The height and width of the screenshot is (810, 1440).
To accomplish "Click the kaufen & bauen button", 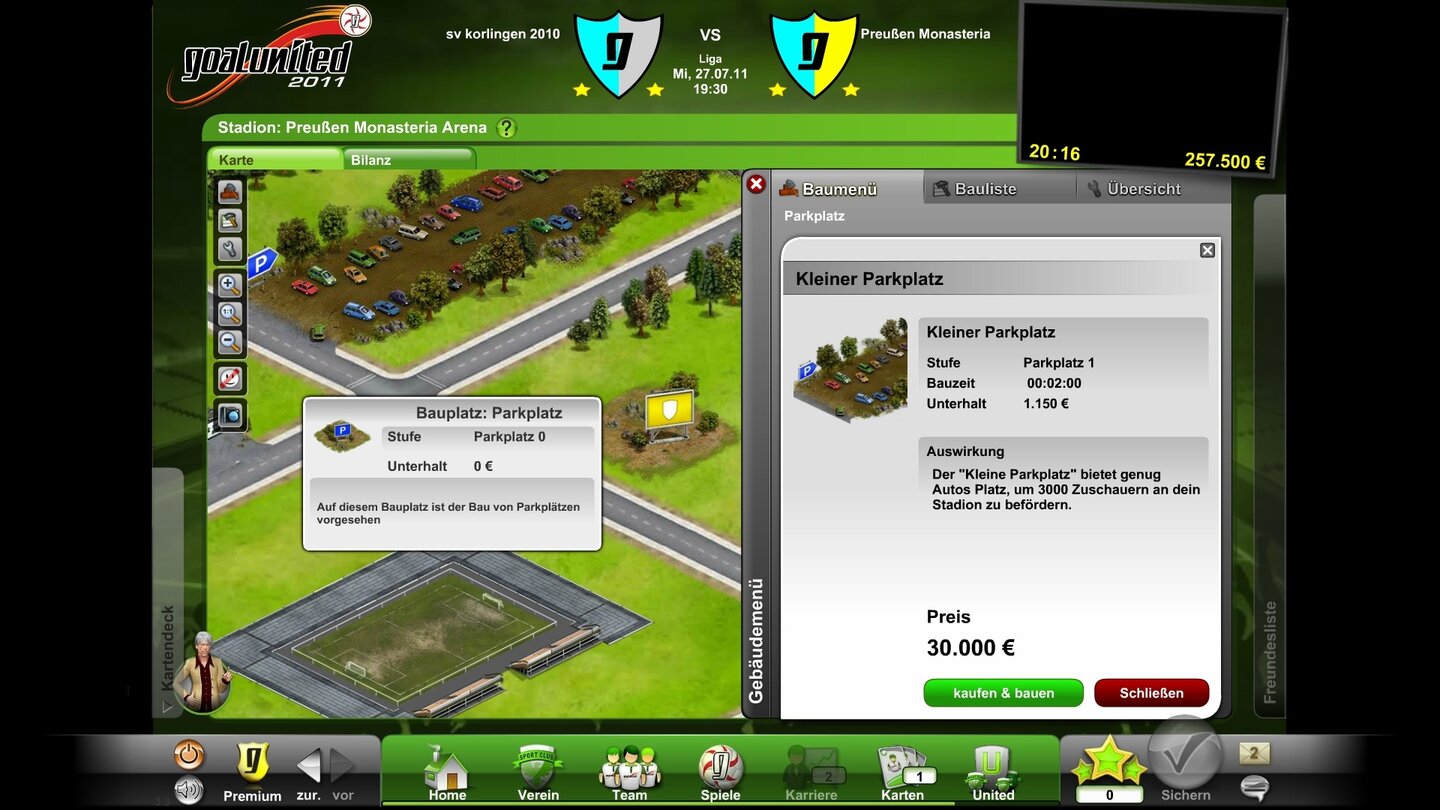I will pos(1003,692).
